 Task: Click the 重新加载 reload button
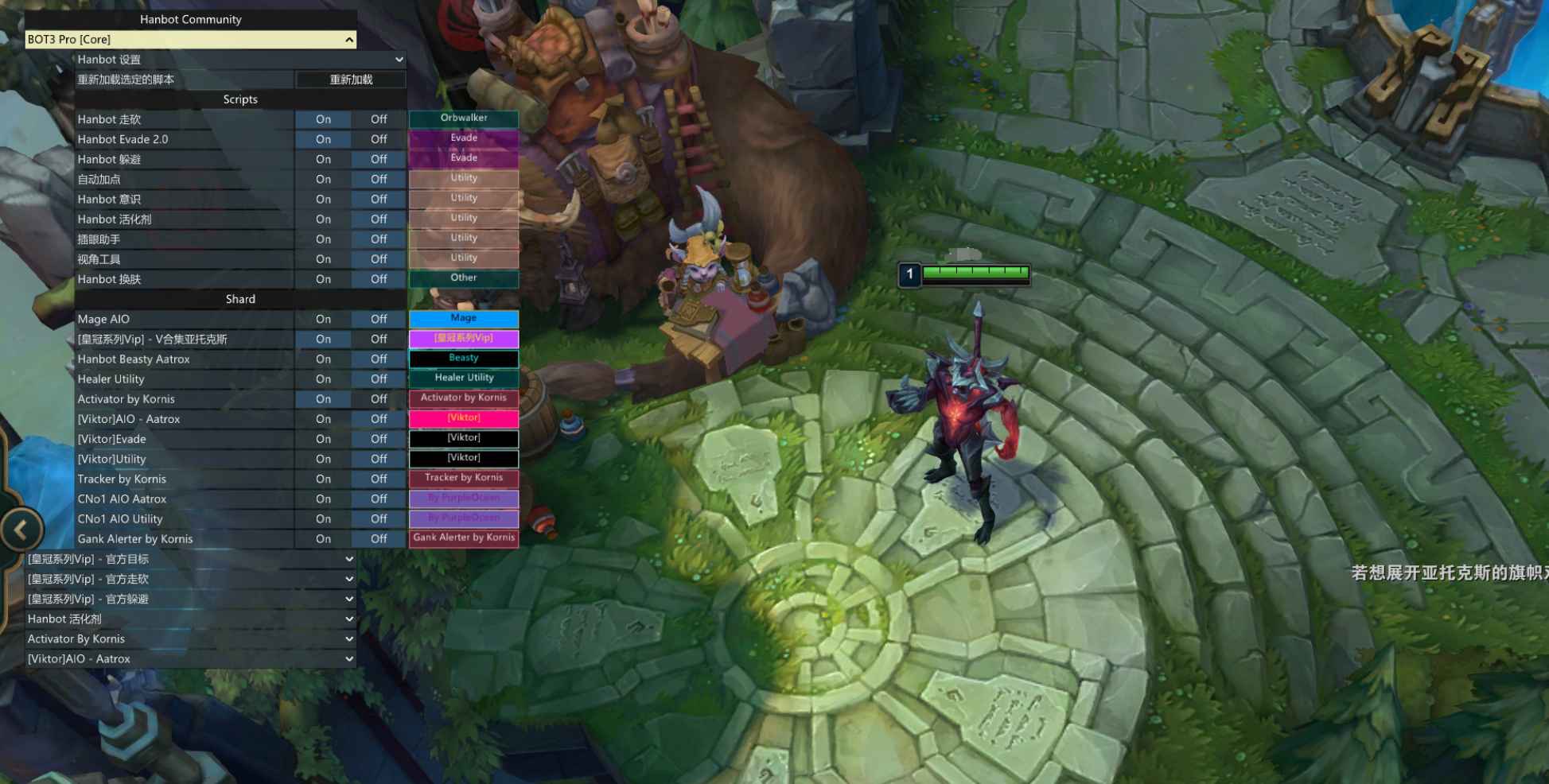(x=351, y=80)
